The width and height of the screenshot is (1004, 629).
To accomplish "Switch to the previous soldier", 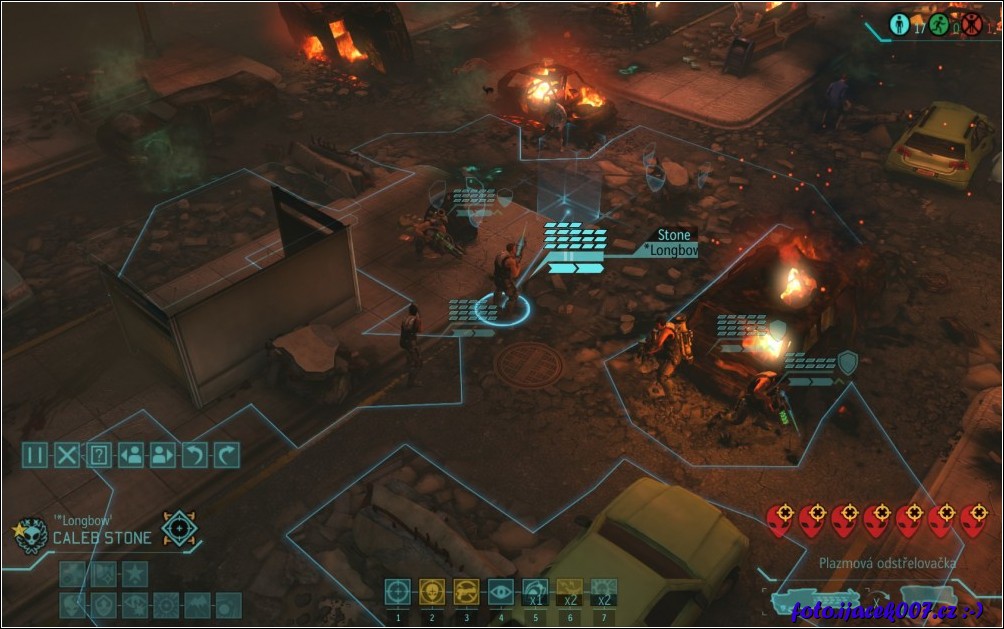I will pos(131,455).
